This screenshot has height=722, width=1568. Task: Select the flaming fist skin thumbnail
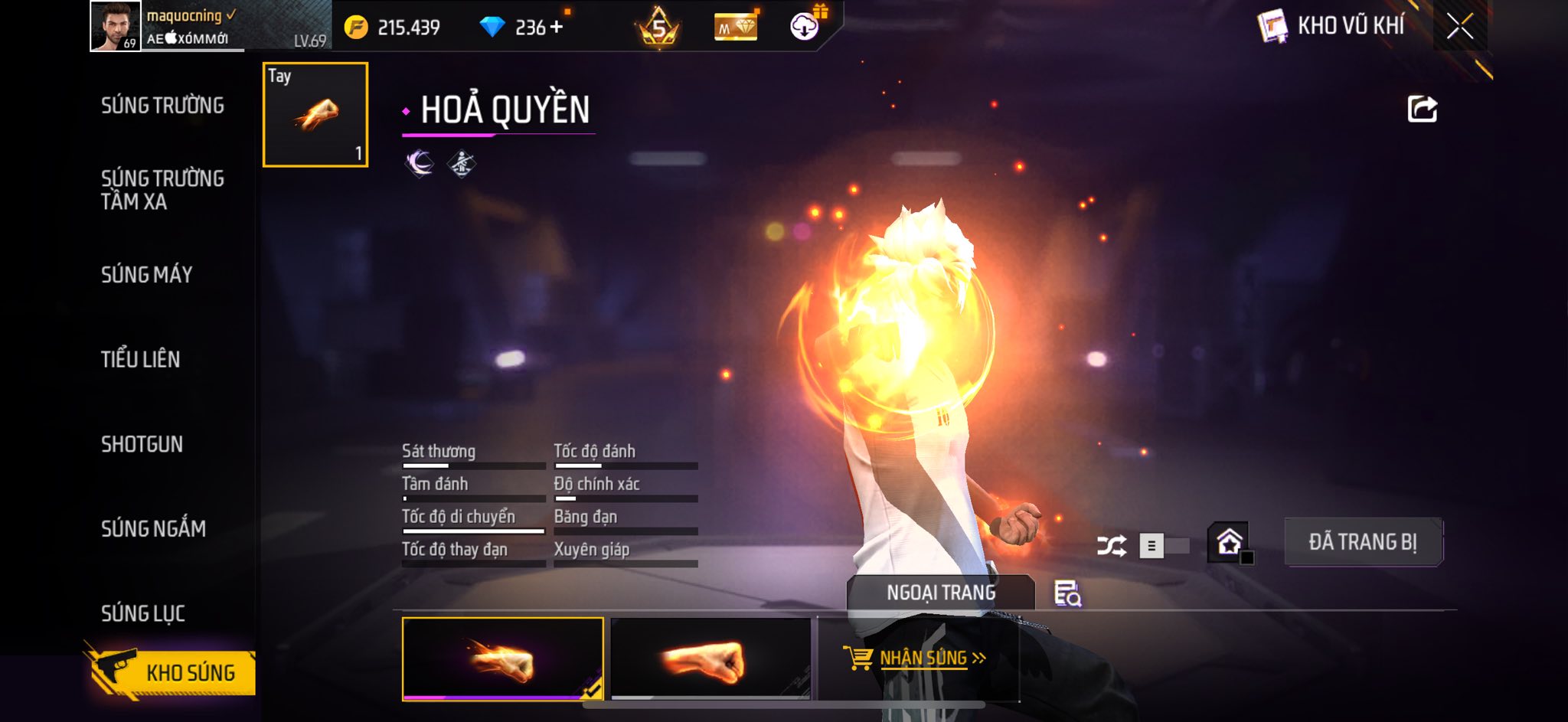point(502,659)
